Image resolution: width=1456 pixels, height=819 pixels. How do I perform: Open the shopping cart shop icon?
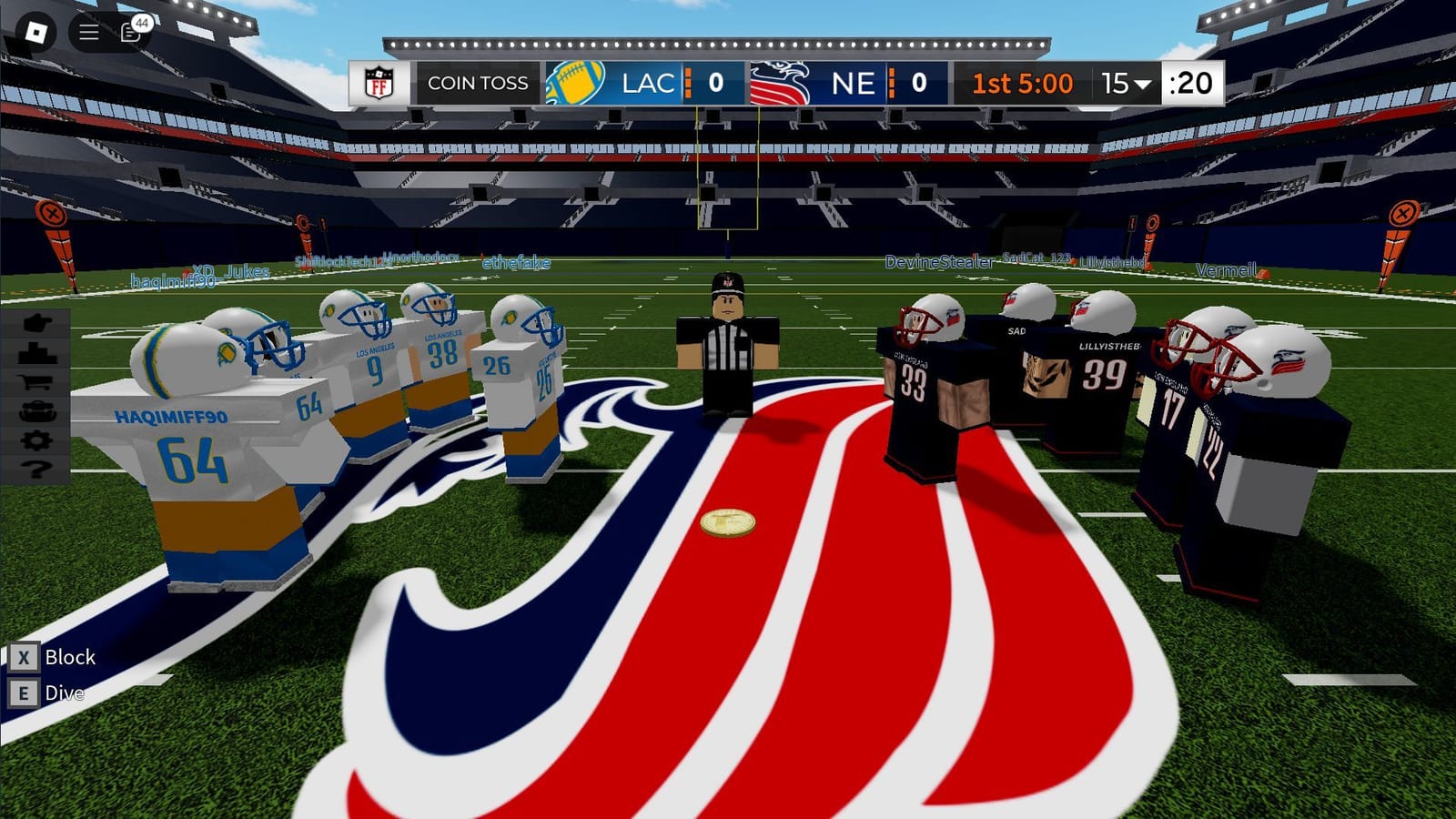35,382
